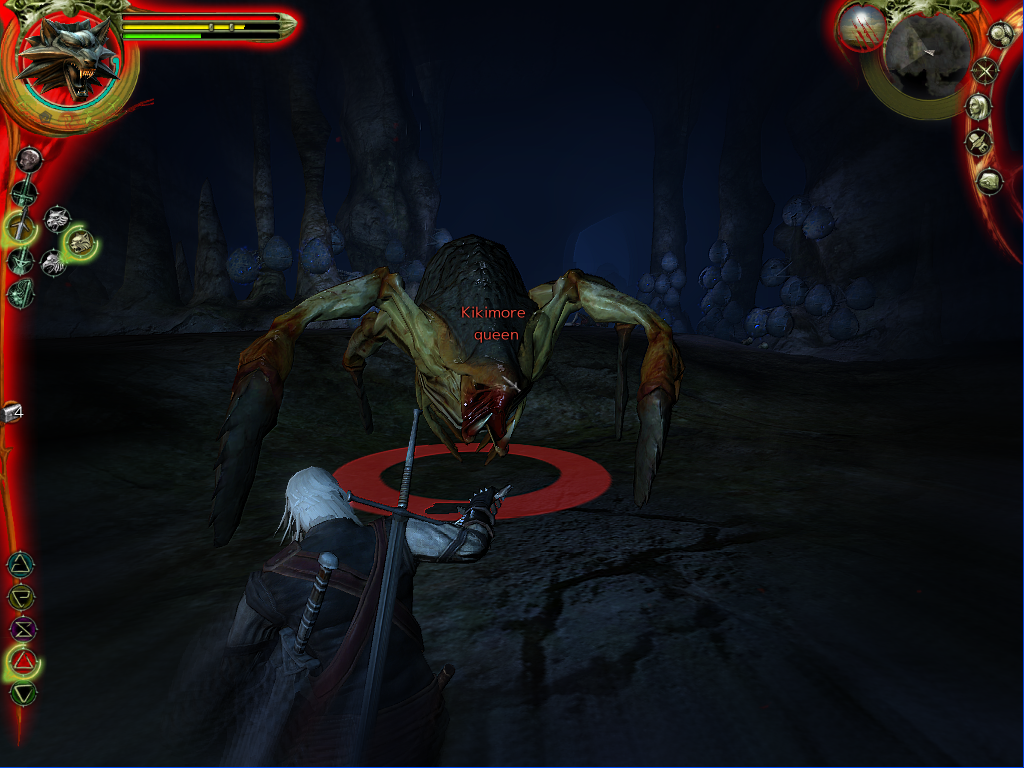This screenshot has width=1024, height=768.
Task: Use the quick slot item with count 4
Action: coord(12,411)
